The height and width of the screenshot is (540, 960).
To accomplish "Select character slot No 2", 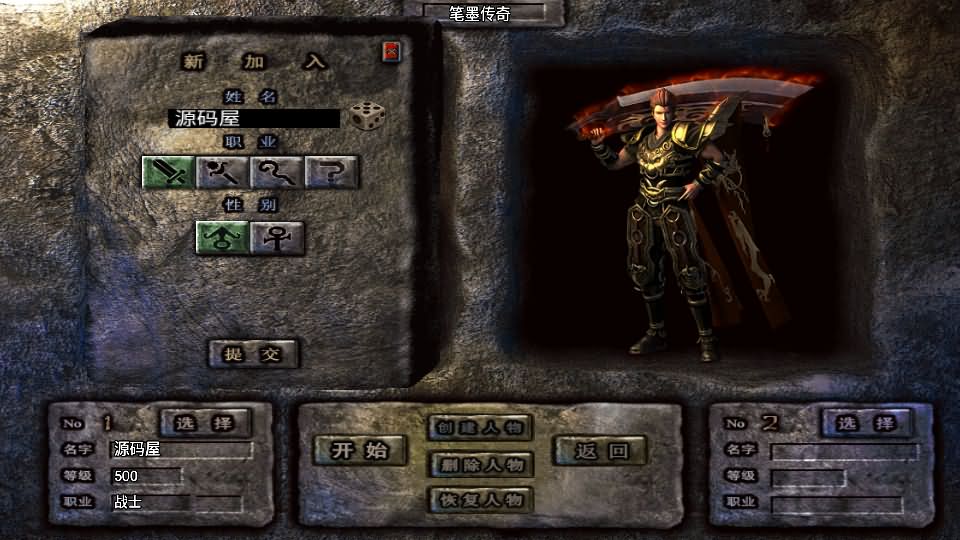I will (865, 423).
